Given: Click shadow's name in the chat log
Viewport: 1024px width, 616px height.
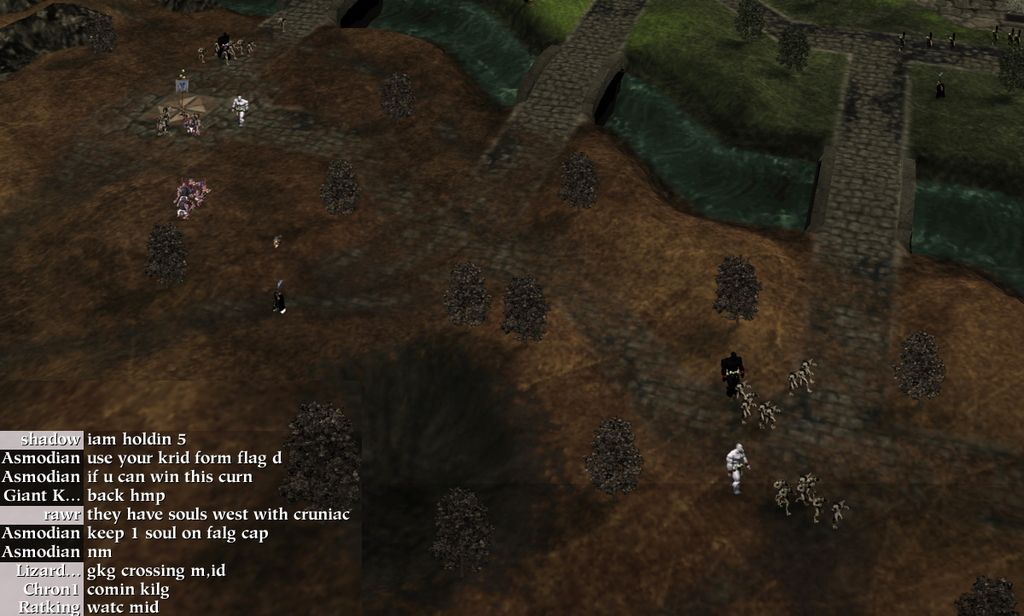Looking at the screenshot, I should 50,439.
